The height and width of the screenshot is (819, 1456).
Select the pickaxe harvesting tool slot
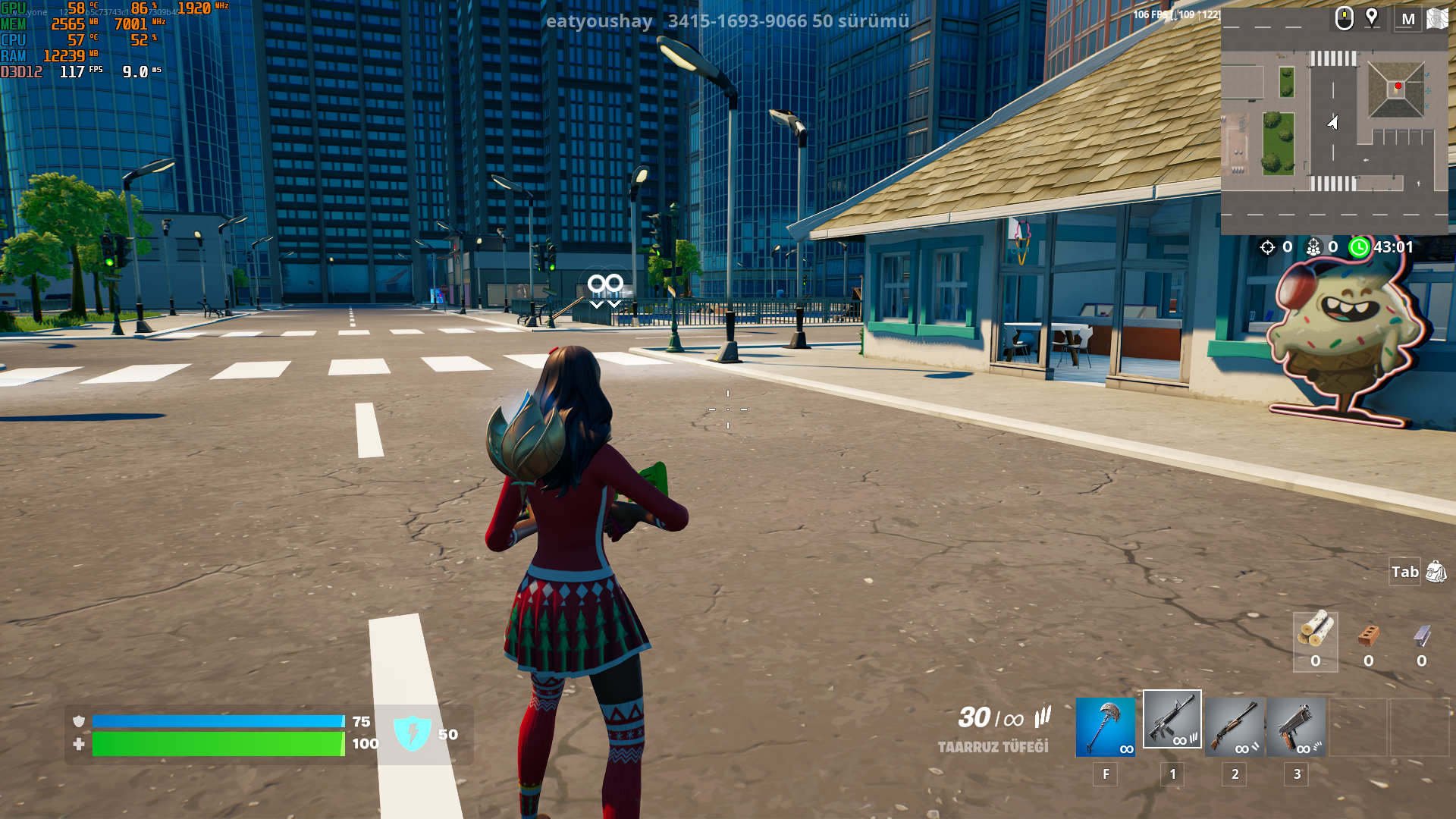[x=1105, y=727]
